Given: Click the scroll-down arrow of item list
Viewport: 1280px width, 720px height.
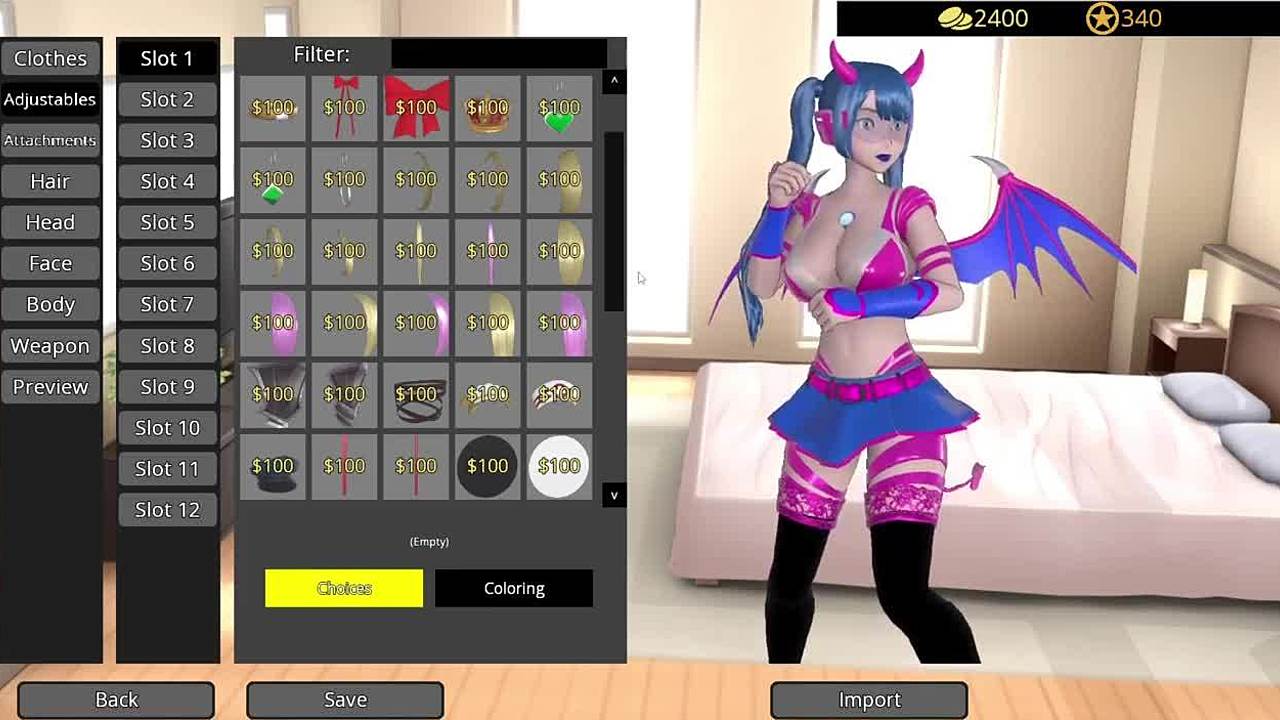Looking at the screenshot, I should click(614, 495).
